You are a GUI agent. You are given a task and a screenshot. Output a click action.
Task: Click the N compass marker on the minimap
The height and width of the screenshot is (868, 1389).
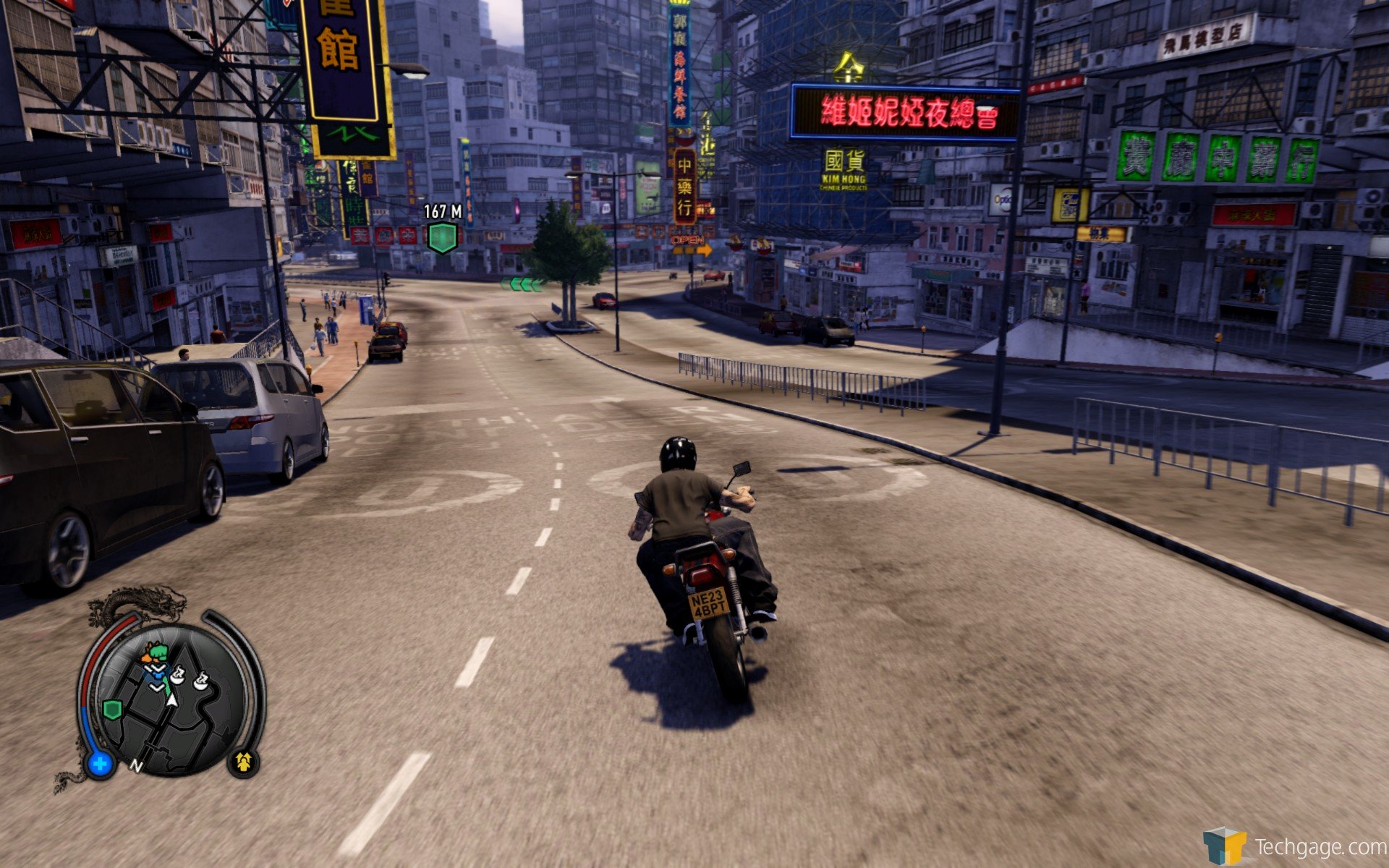pyautogui.click(x=136, y=765)
